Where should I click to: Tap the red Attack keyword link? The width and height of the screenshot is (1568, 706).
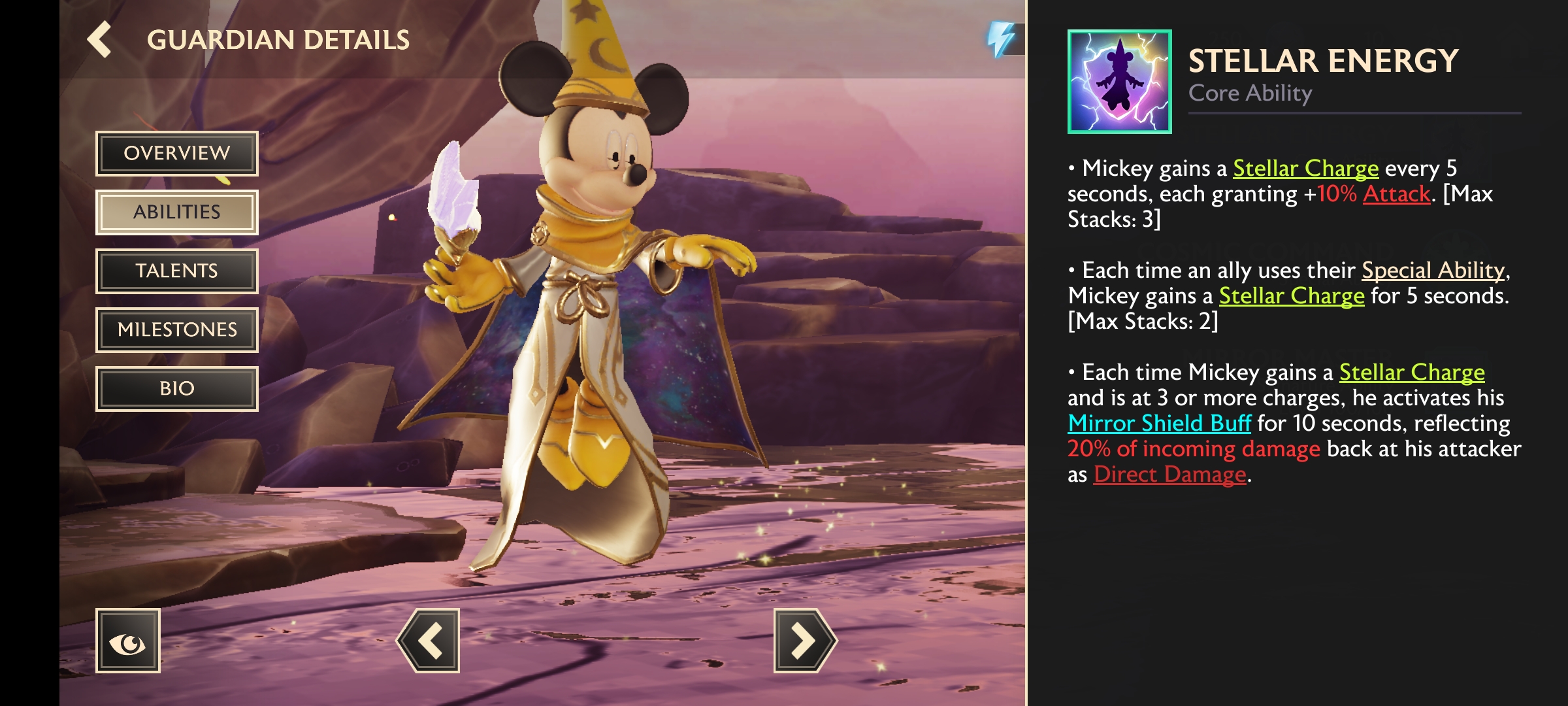(1396, 194)
